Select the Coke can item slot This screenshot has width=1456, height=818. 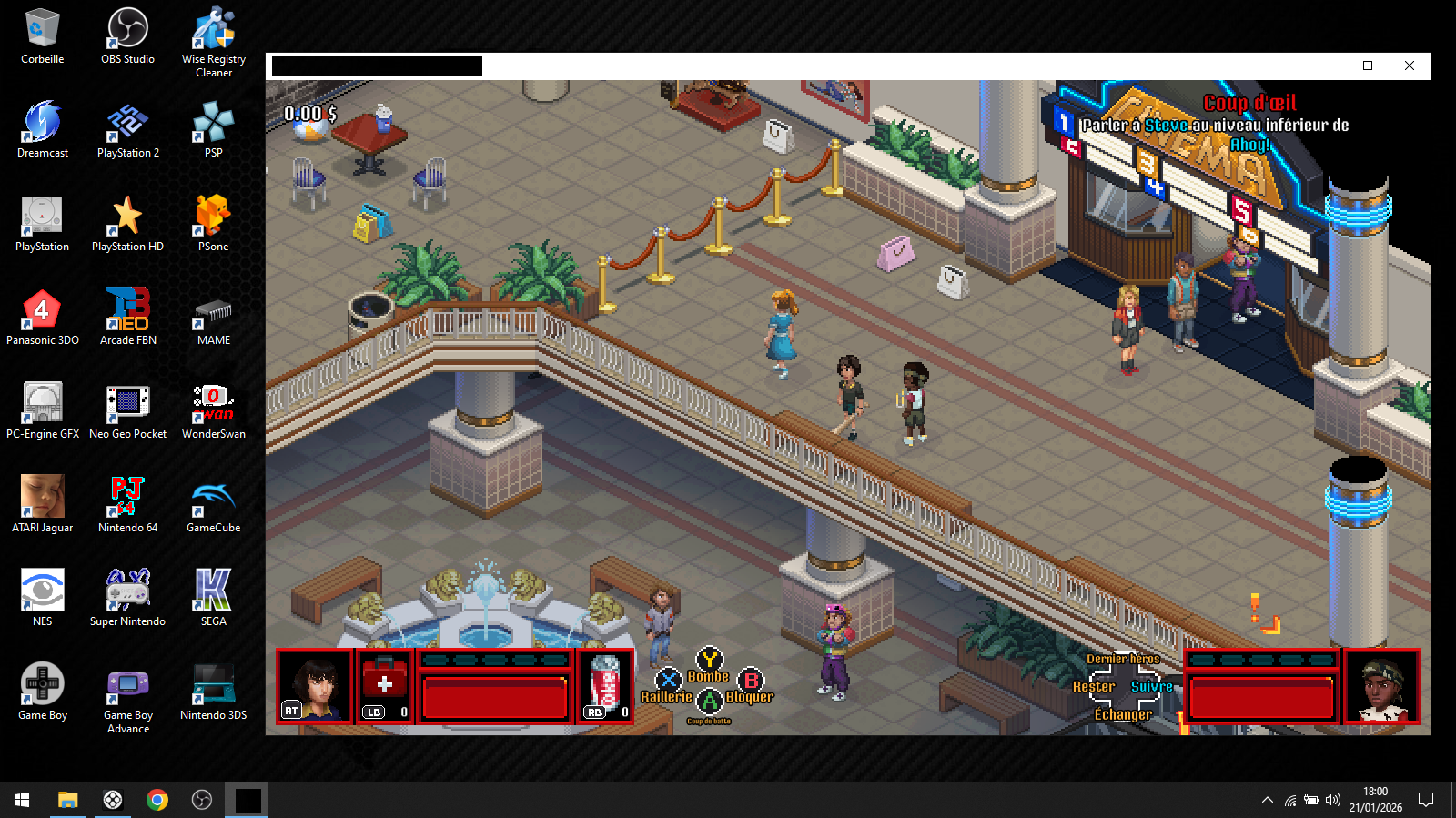[x=605, y=686]
